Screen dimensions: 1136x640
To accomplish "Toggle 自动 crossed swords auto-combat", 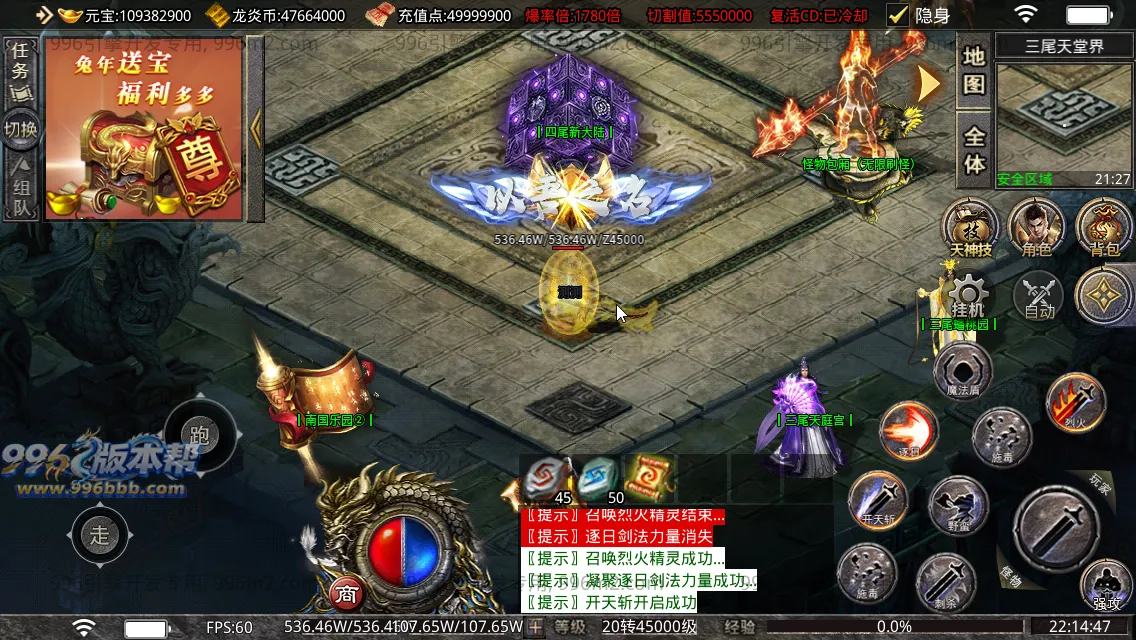I will (1039, 297).
